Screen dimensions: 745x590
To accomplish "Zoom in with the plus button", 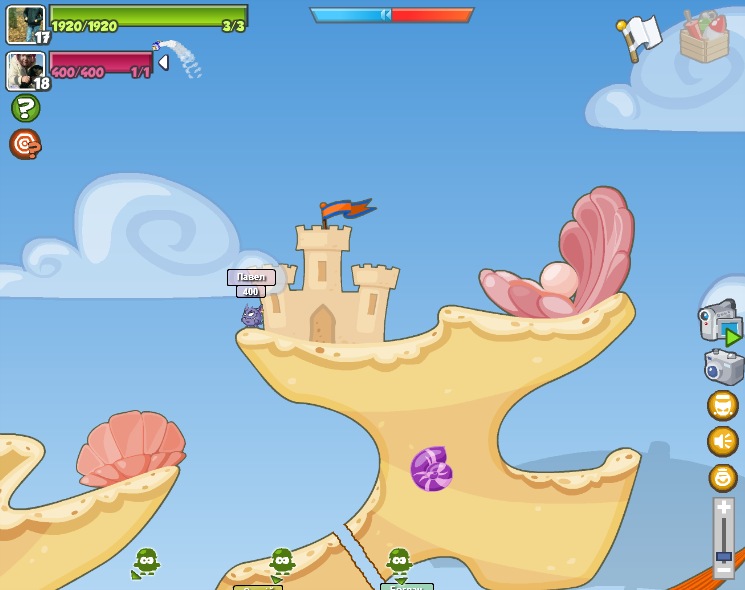I will point(724,509).
